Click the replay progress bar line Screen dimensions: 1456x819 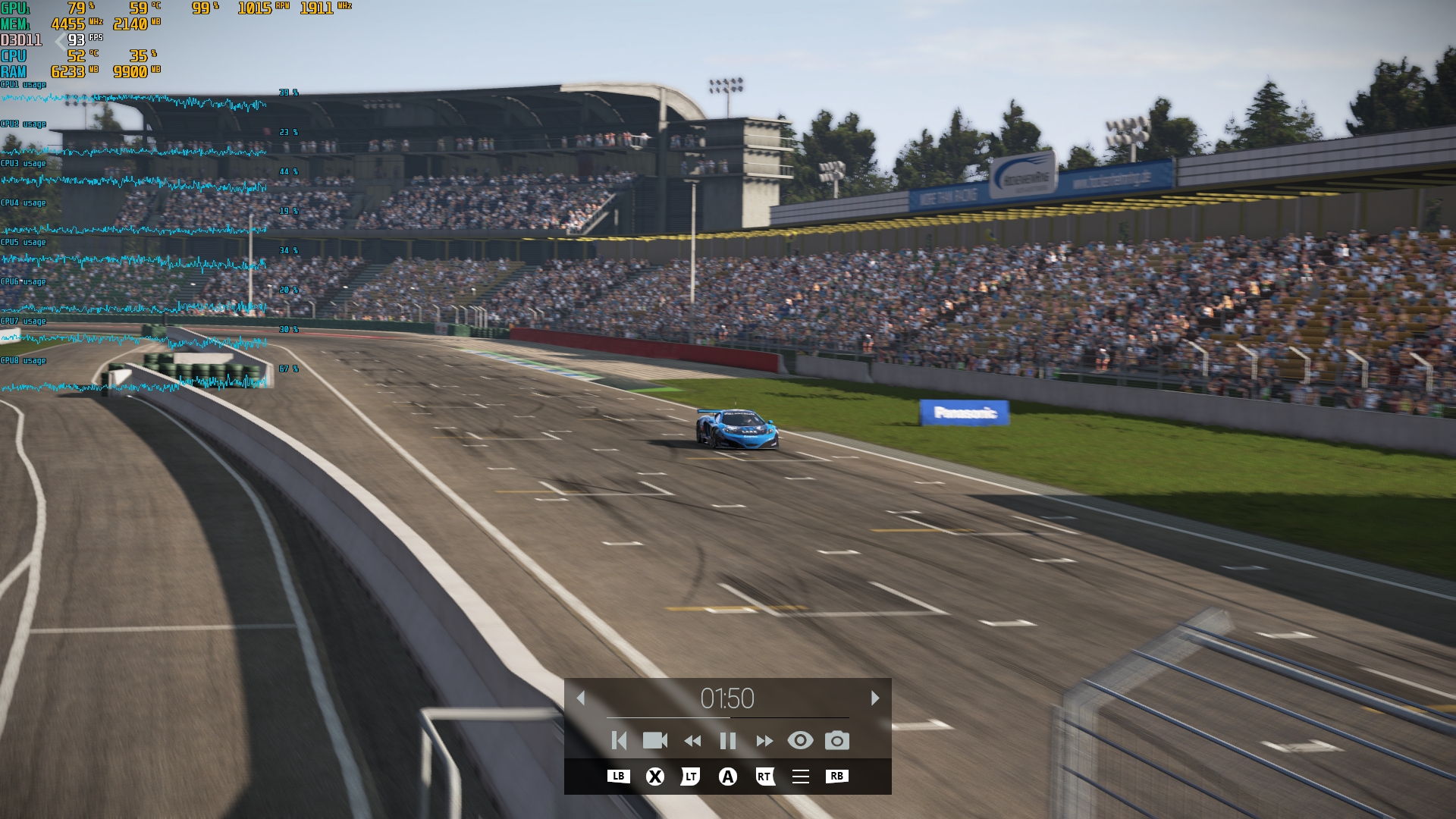726,719
